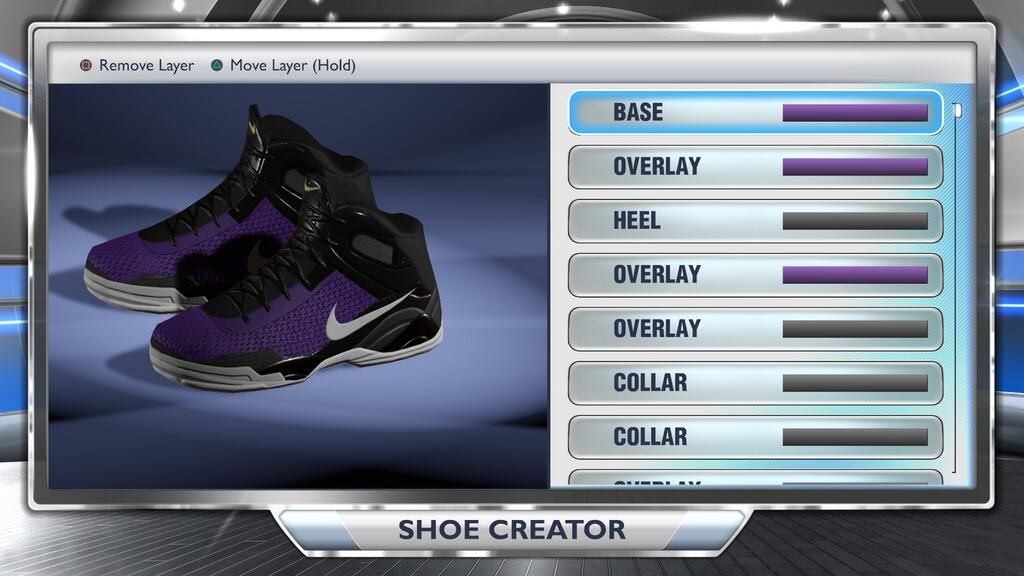
Task: Choose the HEEL layer row
Action: point(755,220)
